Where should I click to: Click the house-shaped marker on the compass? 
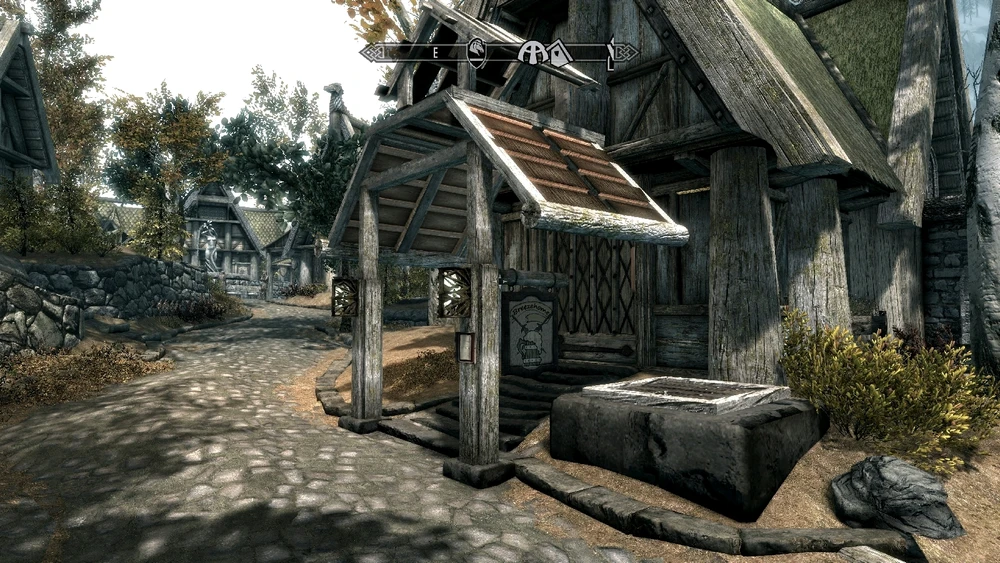558,52
